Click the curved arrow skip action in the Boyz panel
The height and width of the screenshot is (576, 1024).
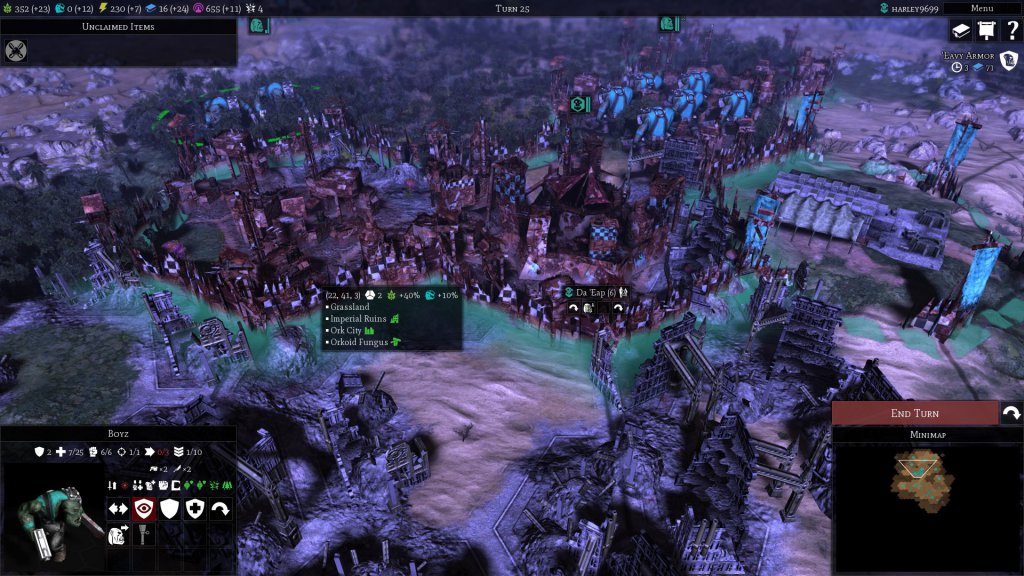click(x=221, y=509)
